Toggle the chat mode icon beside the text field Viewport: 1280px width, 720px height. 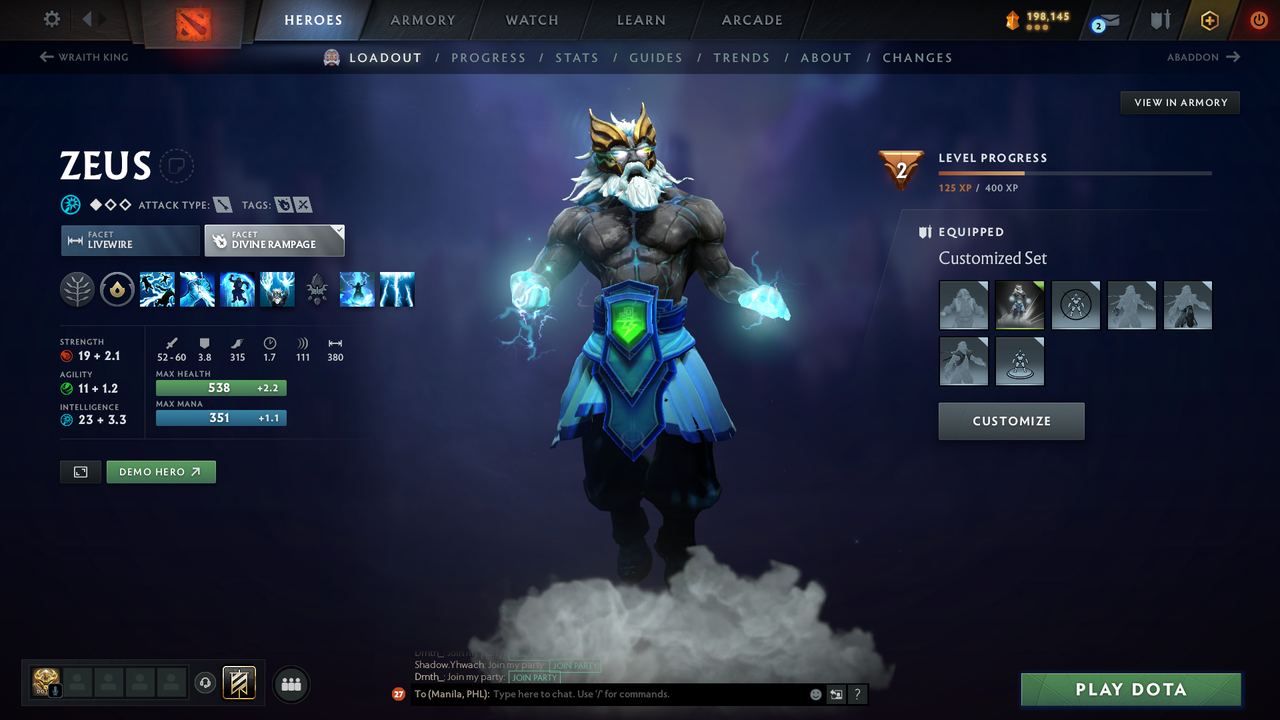(x=835, y=693)
